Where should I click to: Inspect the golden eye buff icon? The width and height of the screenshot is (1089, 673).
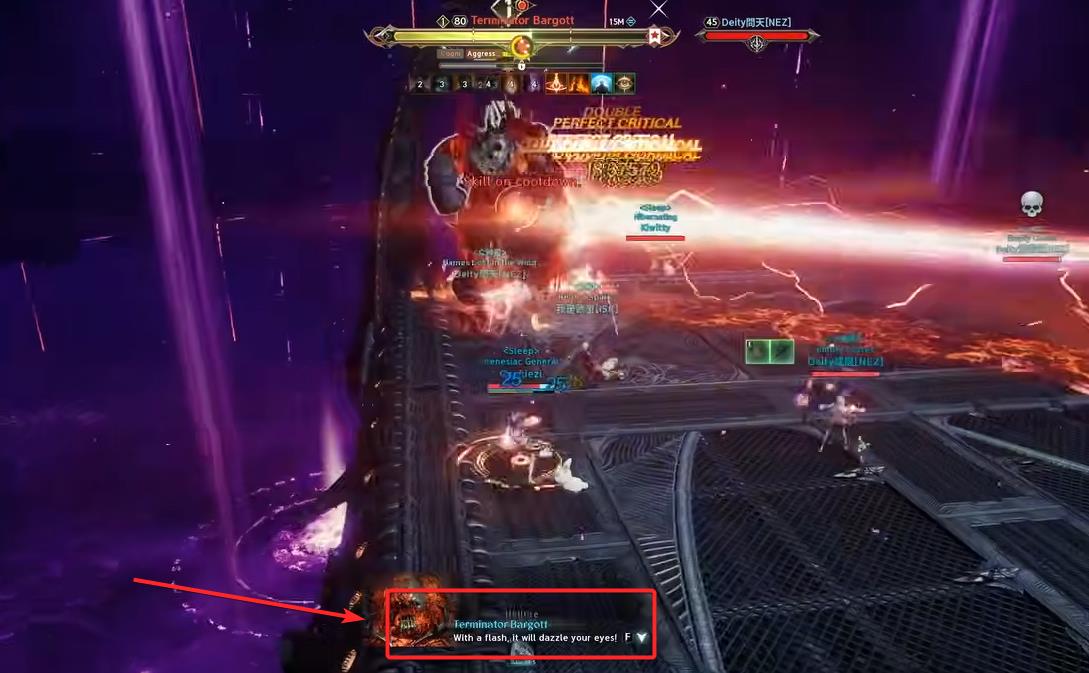(x=625, y=84)
